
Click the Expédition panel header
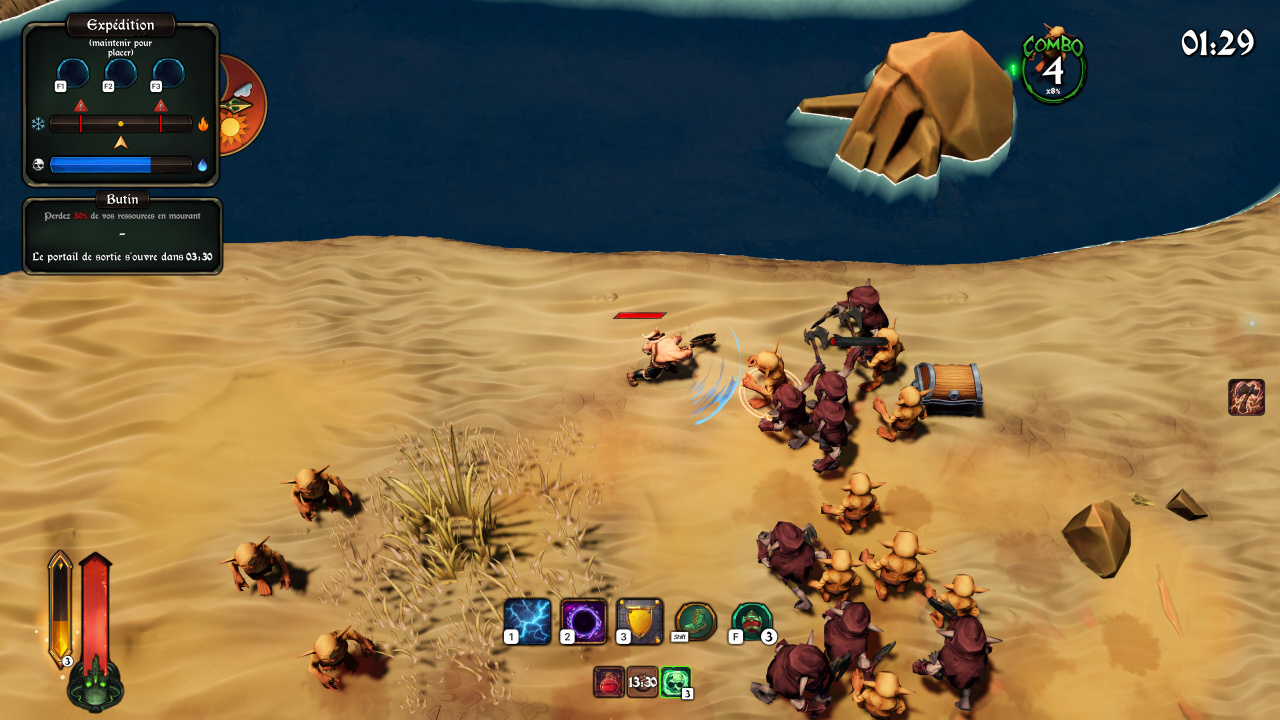point(120,25)
